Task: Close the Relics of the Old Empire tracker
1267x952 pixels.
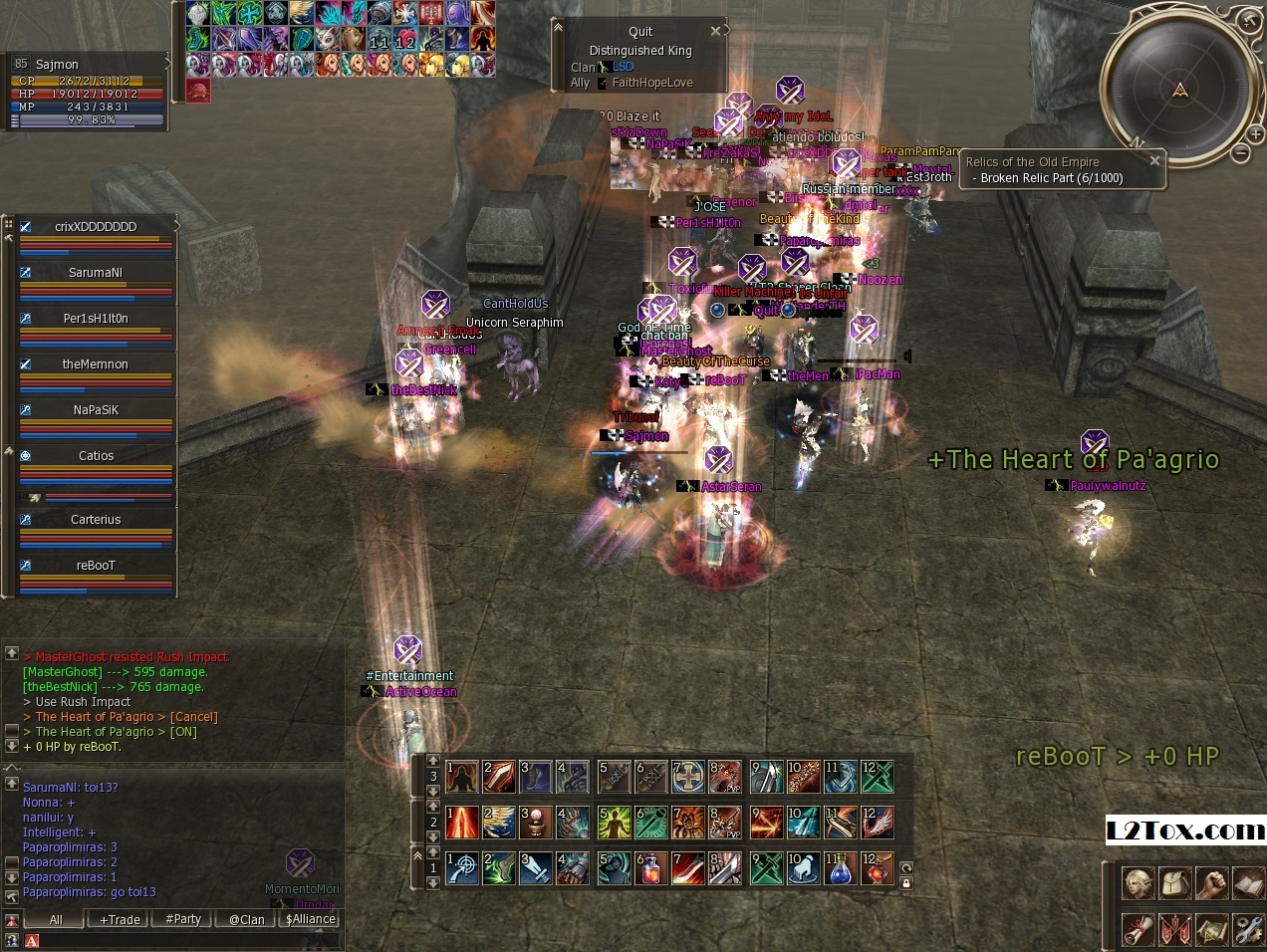Action: 1154,160
